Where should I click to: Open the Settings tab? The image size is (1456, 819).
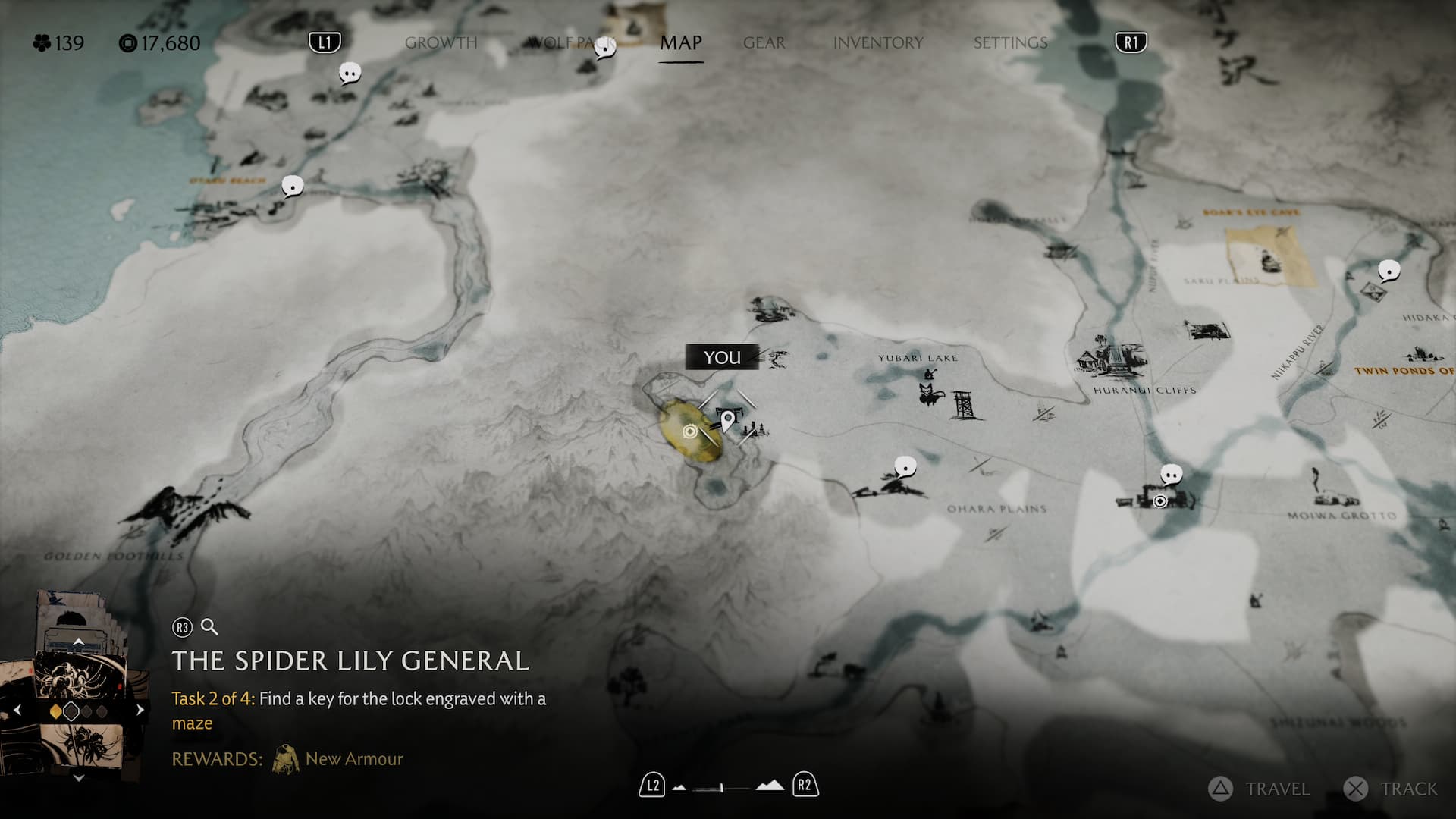pos(1010,43)
